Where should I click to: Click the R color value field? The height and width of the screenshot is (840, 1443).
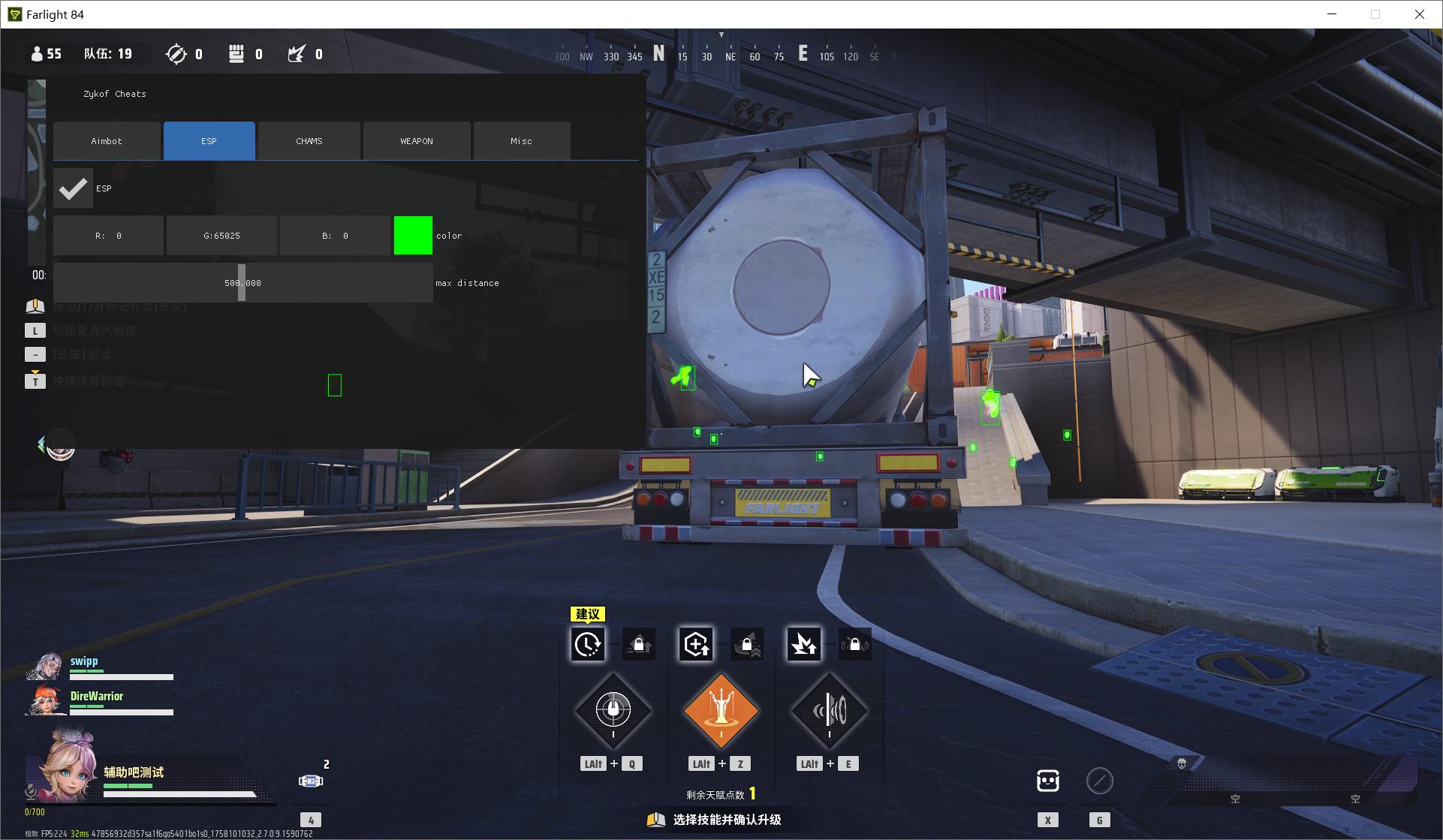(x=108, y=236)
